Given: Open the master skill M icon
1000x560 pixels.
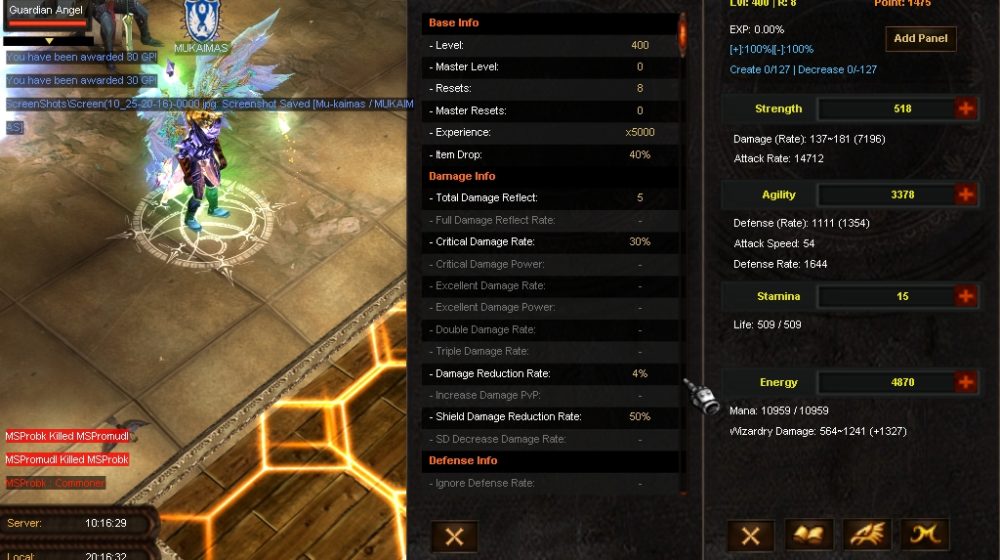Looking at the screenshot, I should [925, 535].
